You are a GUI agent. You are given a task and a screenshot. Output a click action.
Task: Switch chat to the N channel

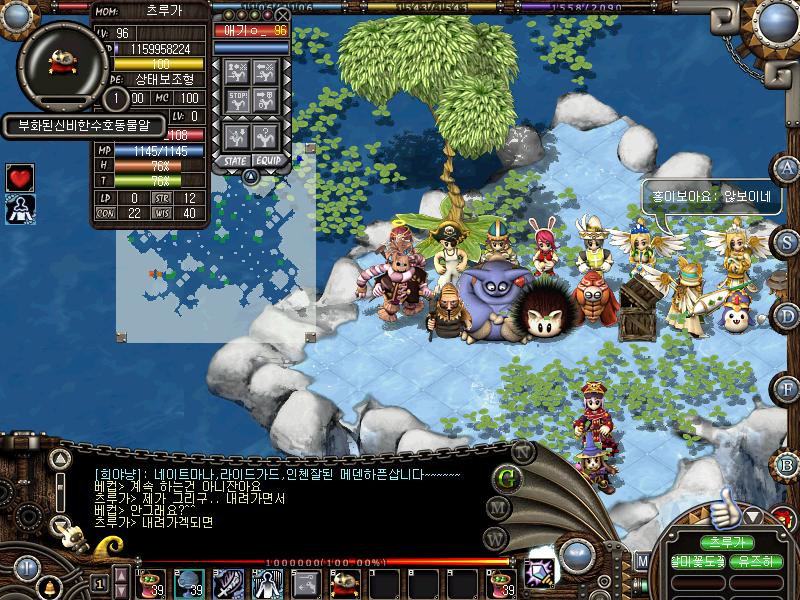pyautogui.click(x=520, y=451)
